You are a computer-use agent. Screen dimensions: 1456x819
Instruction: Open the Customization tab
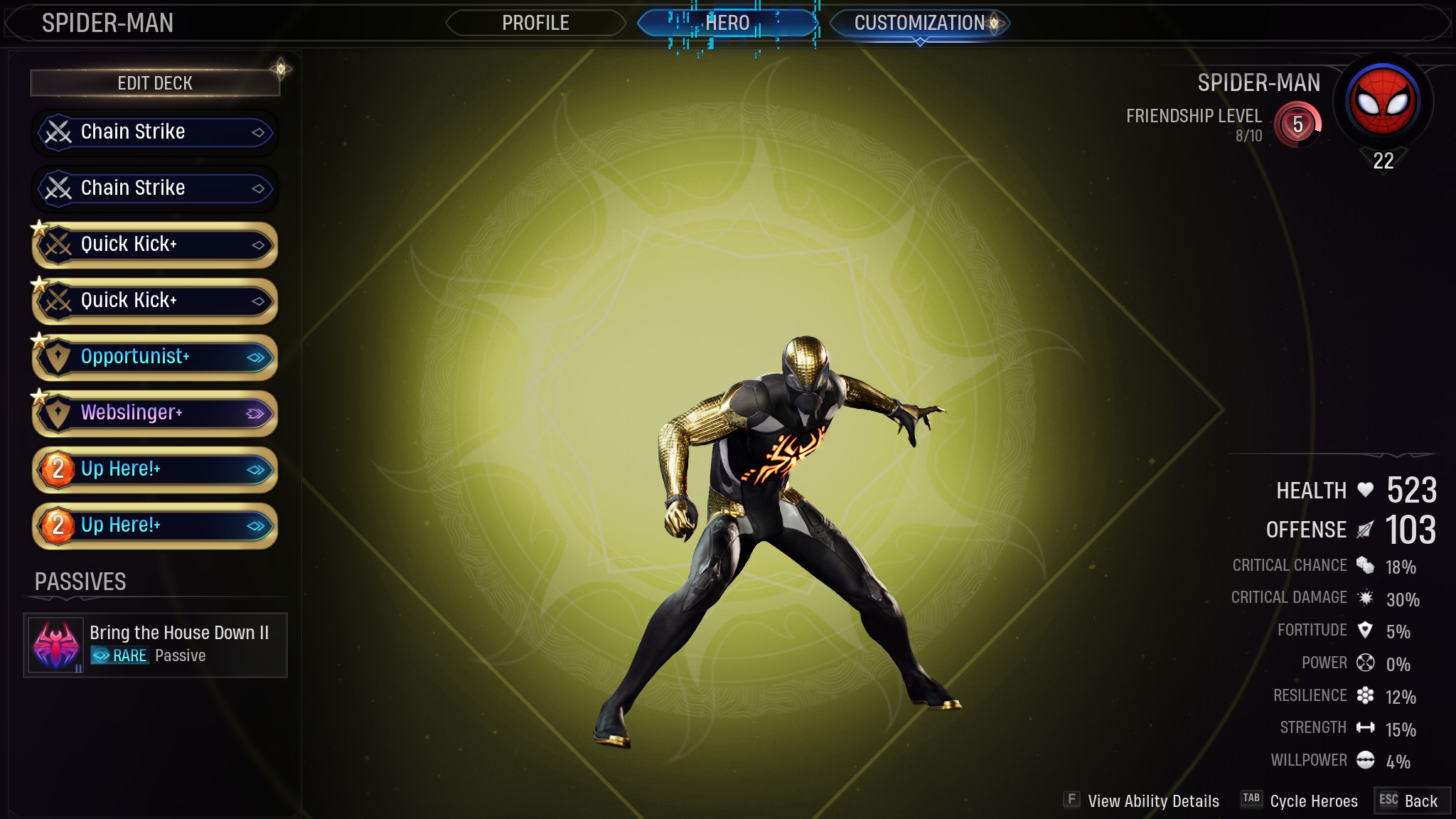919,22
